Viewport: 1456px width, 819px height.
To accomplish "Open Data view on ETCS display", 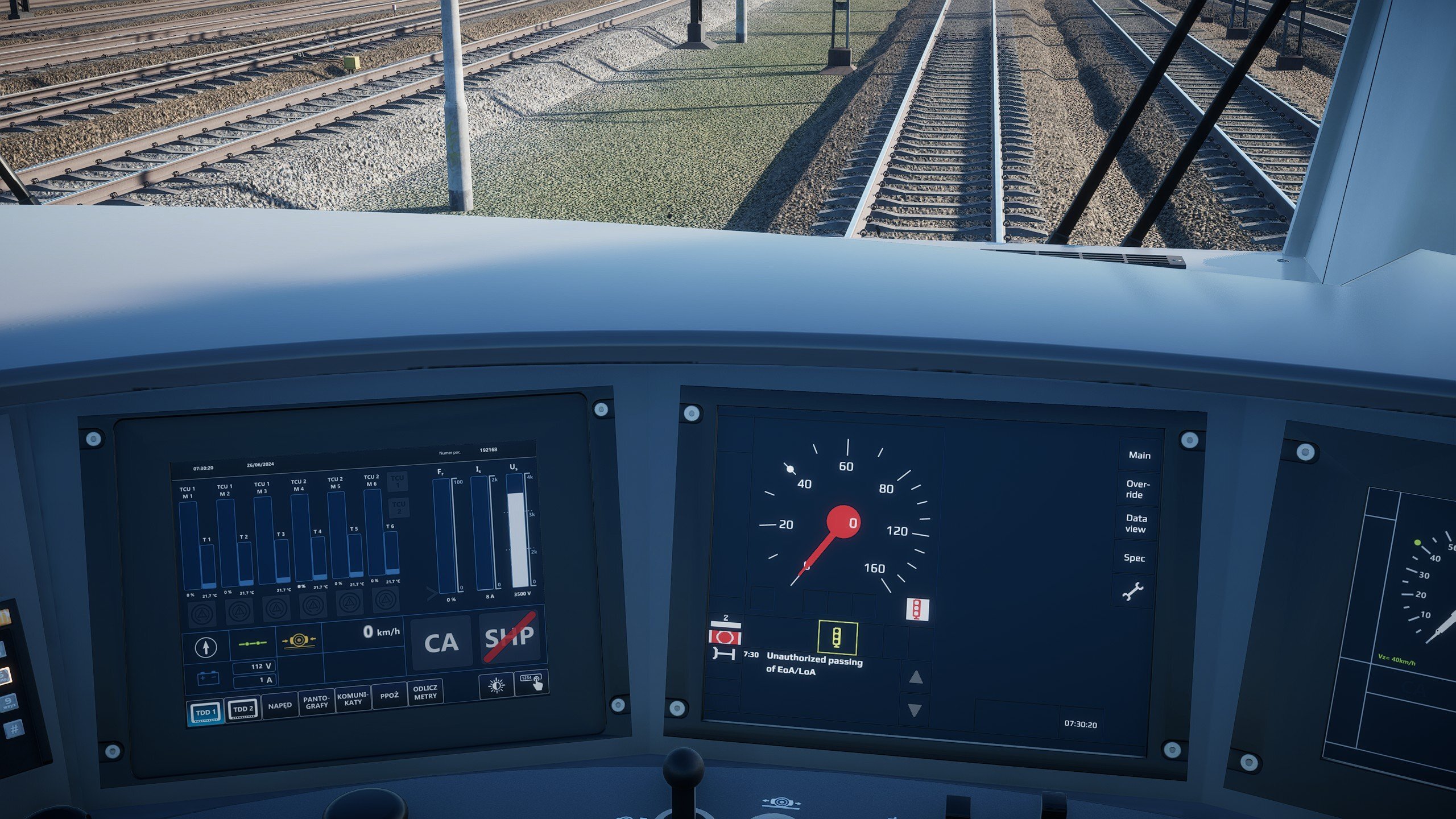I will click(1136, 524).
